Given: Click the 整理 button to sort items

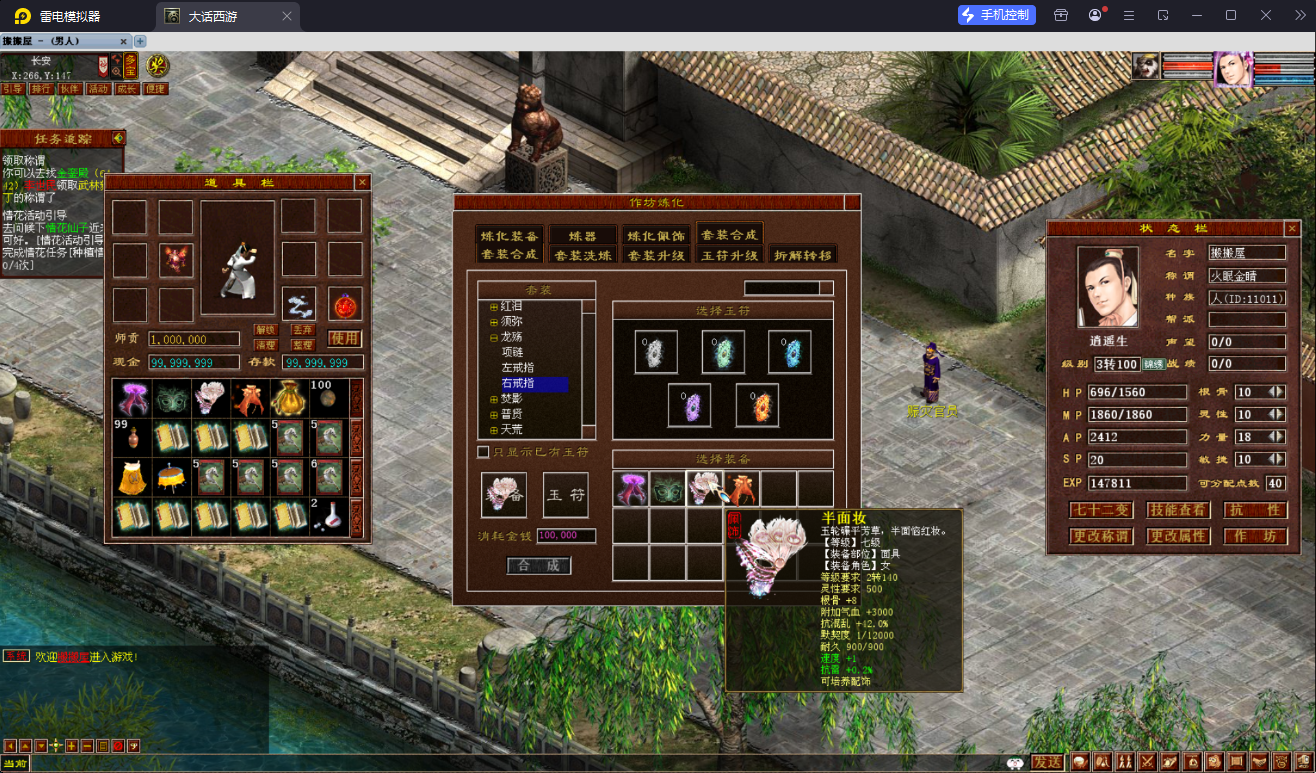Looking at the screenshot, I should 303,345.
